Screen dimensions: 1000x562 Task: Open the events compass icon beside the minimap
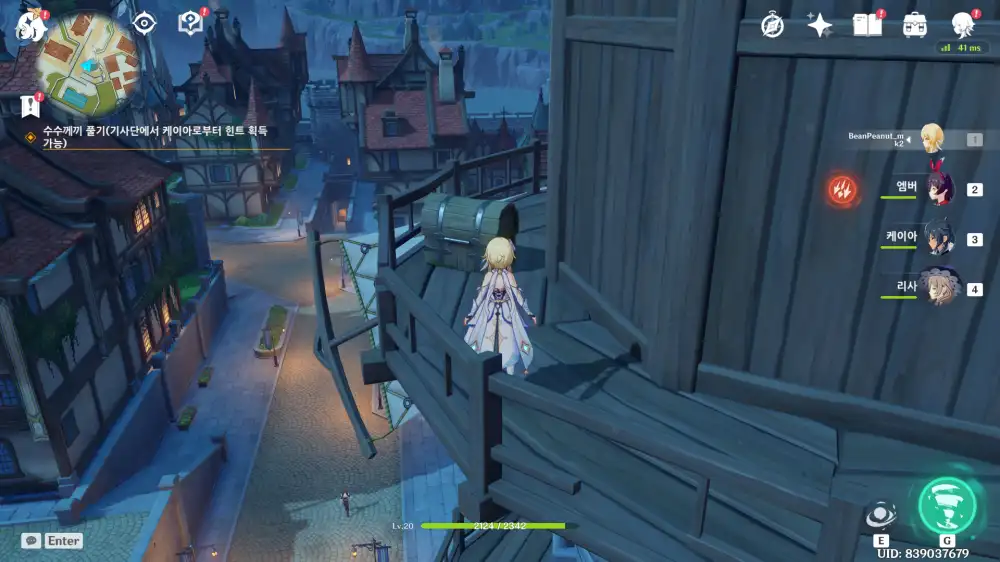pos(145,23)
